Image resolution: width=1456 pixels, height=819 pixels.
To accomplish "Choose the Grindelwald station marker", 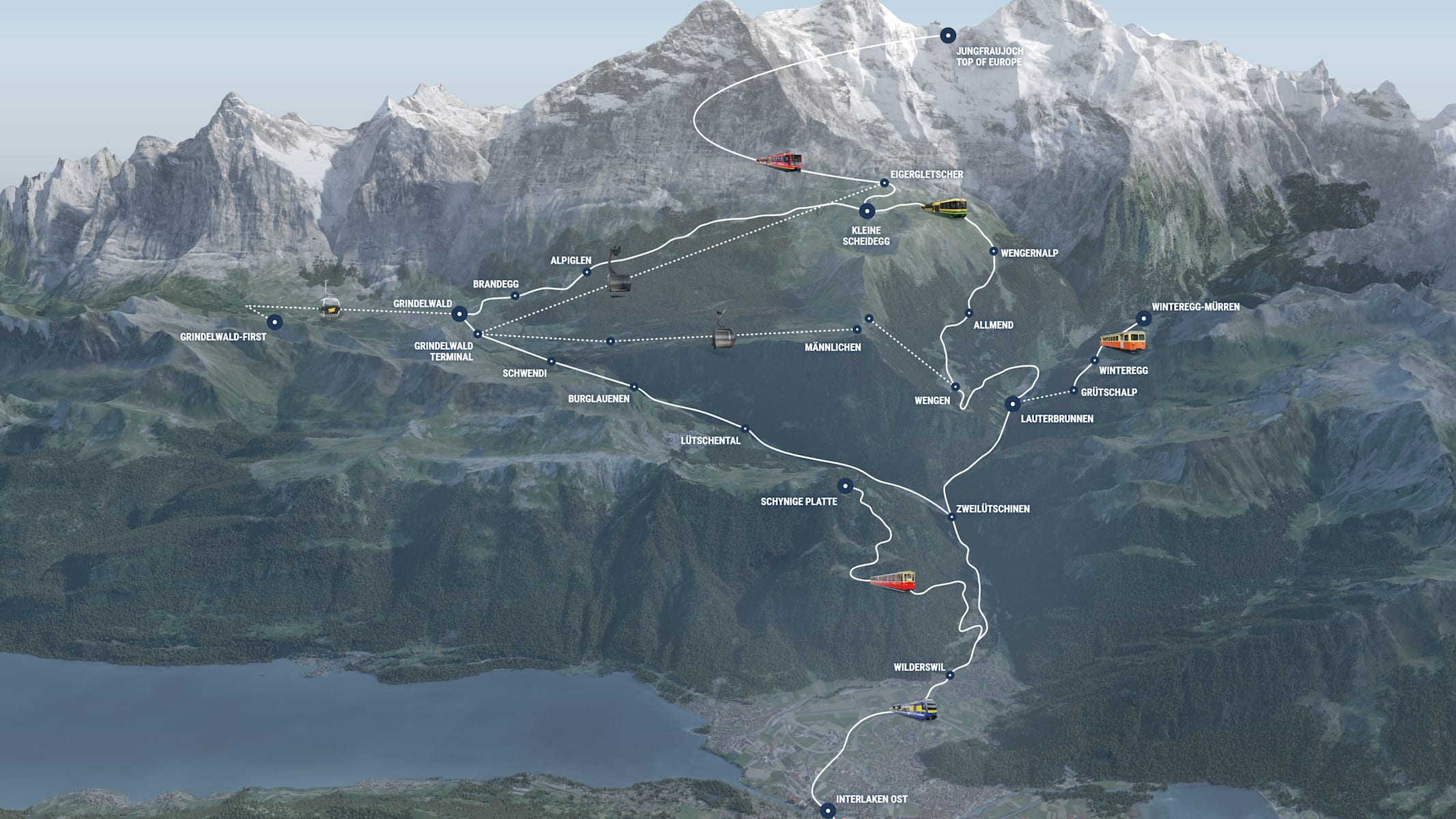I will pos(460,314).
